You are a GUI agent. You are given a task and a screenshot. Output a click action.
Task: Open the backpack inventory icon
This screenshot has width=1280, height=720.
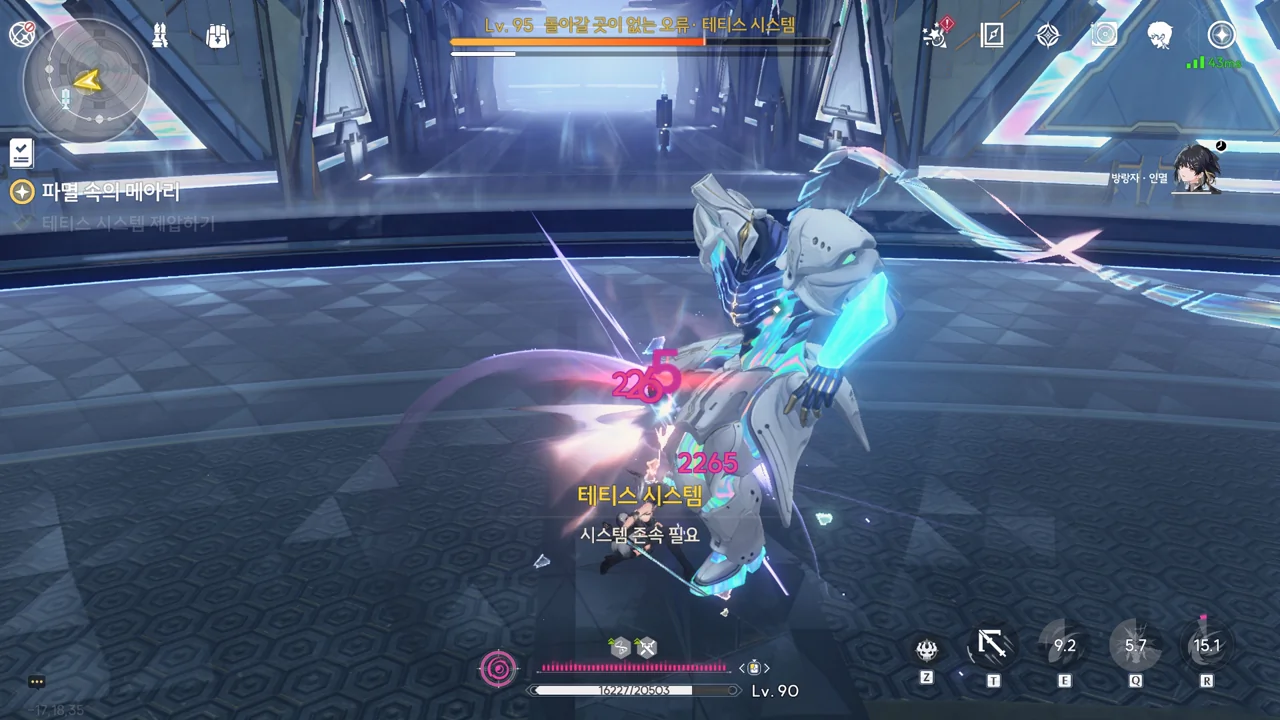pos(217,36)
